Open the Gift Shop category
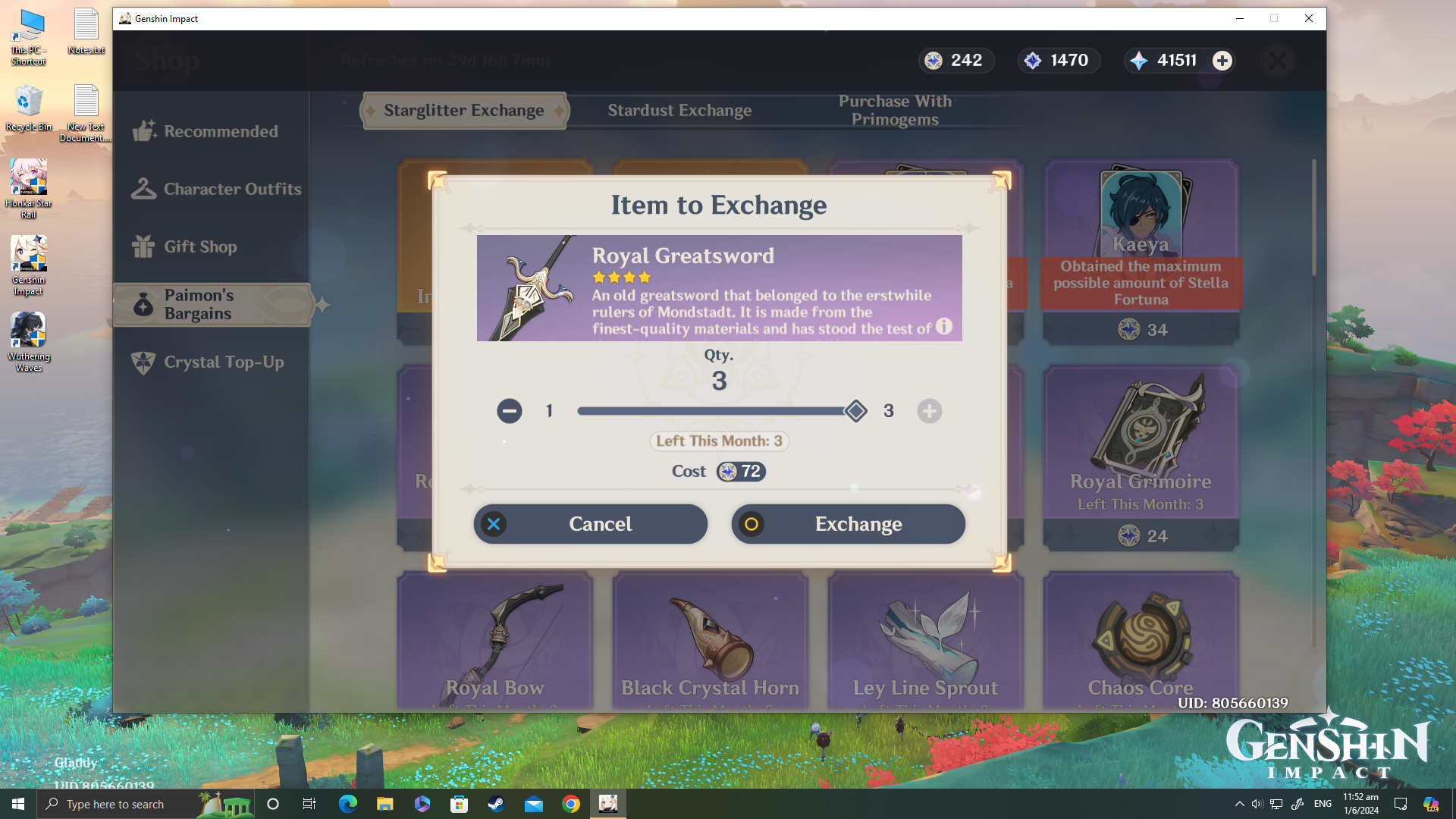This screenshot has width=1456, height=819. point(202,246)
